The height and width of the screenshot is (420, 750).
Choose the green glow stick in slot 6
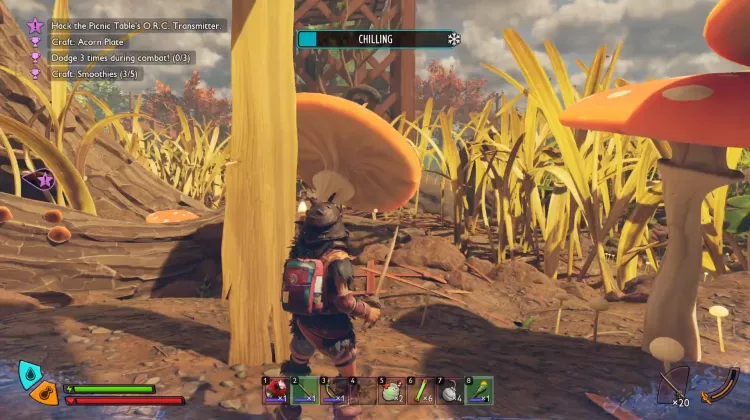(x=421, y=390)
